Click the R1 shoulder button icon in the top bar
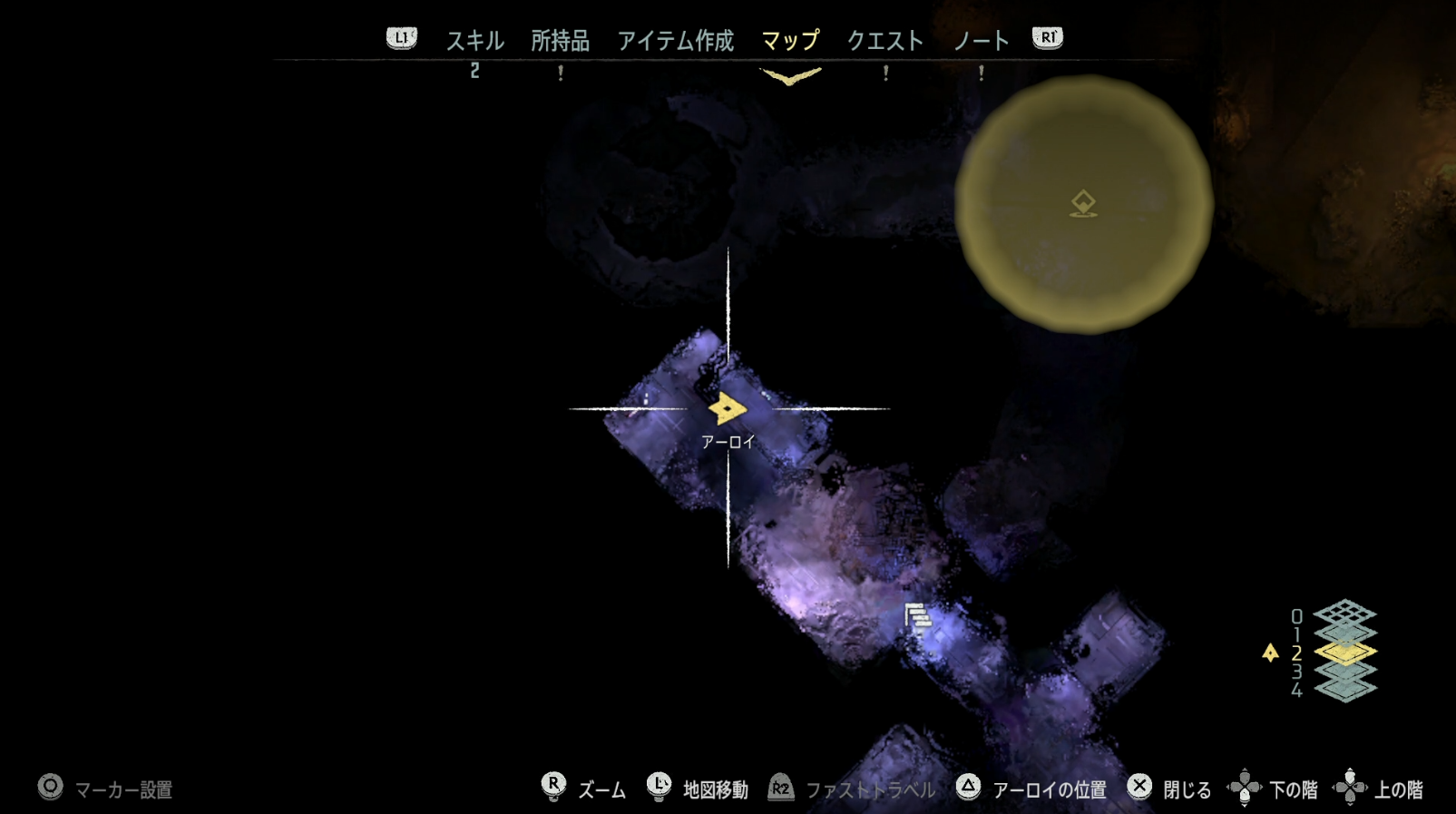 pos(1046,38)
